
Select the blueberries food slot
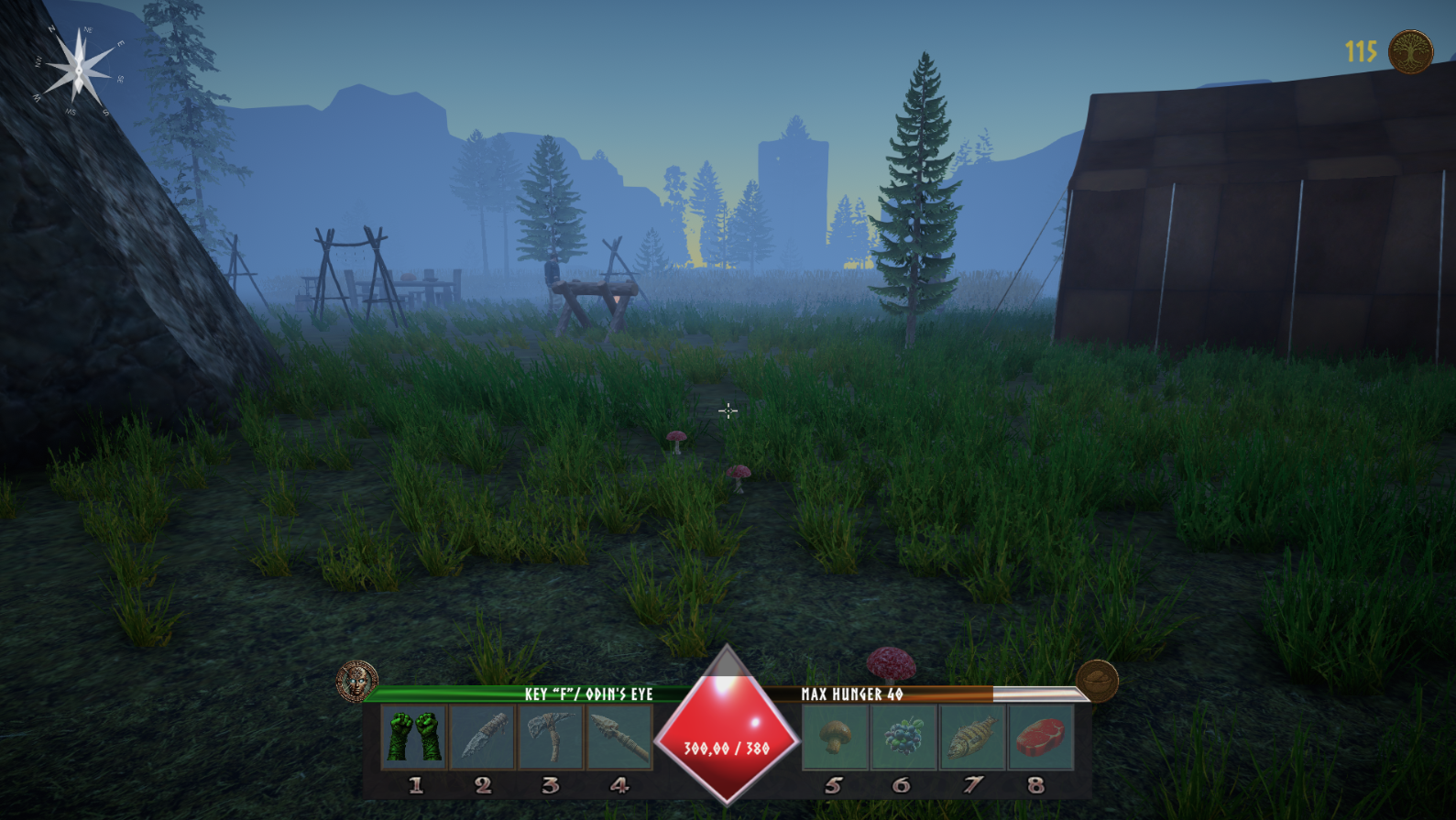(x=903, y=737)
